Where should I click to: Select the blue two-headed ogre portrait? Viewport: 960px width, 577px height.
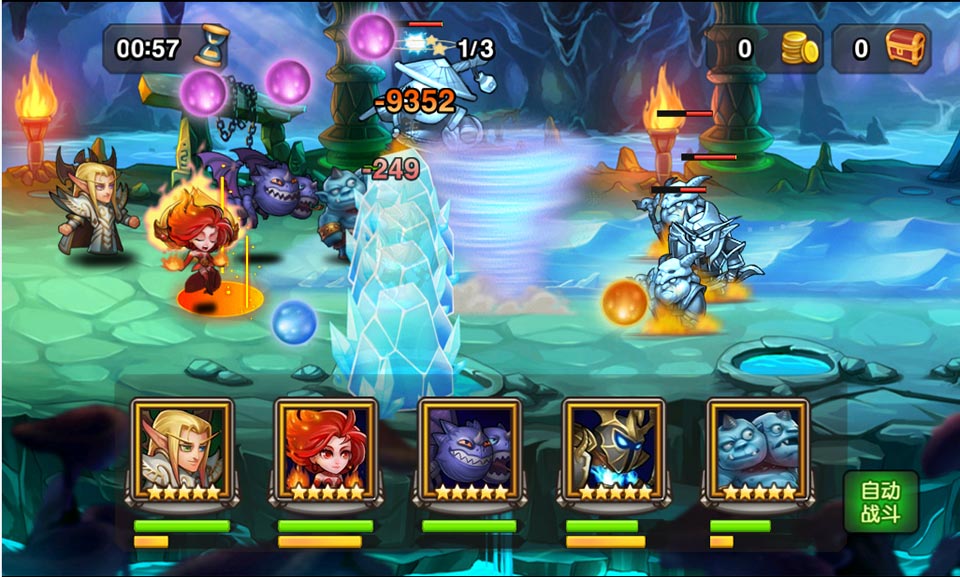(x=758, y=448)
